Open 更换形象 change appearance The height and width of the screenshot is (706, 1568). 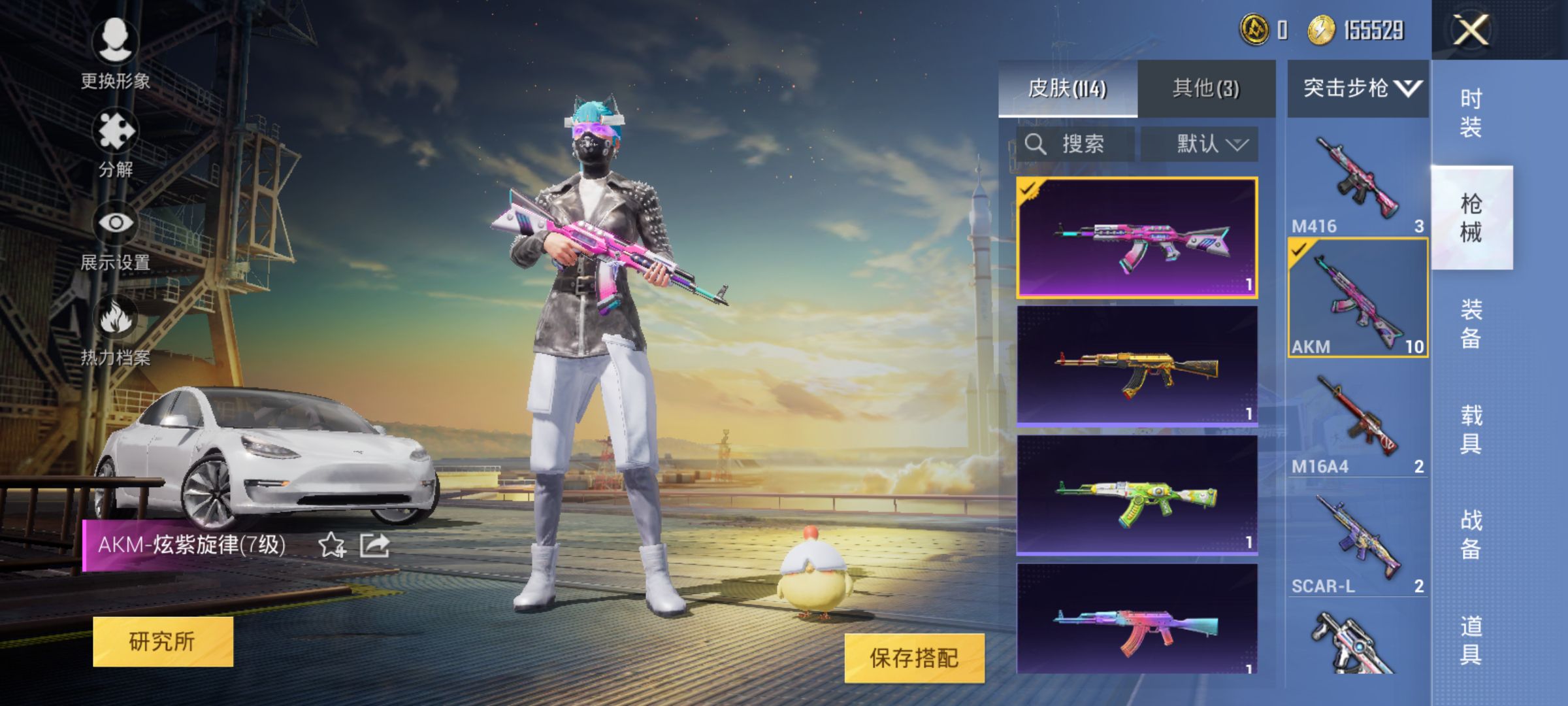[x=116, y=54]
